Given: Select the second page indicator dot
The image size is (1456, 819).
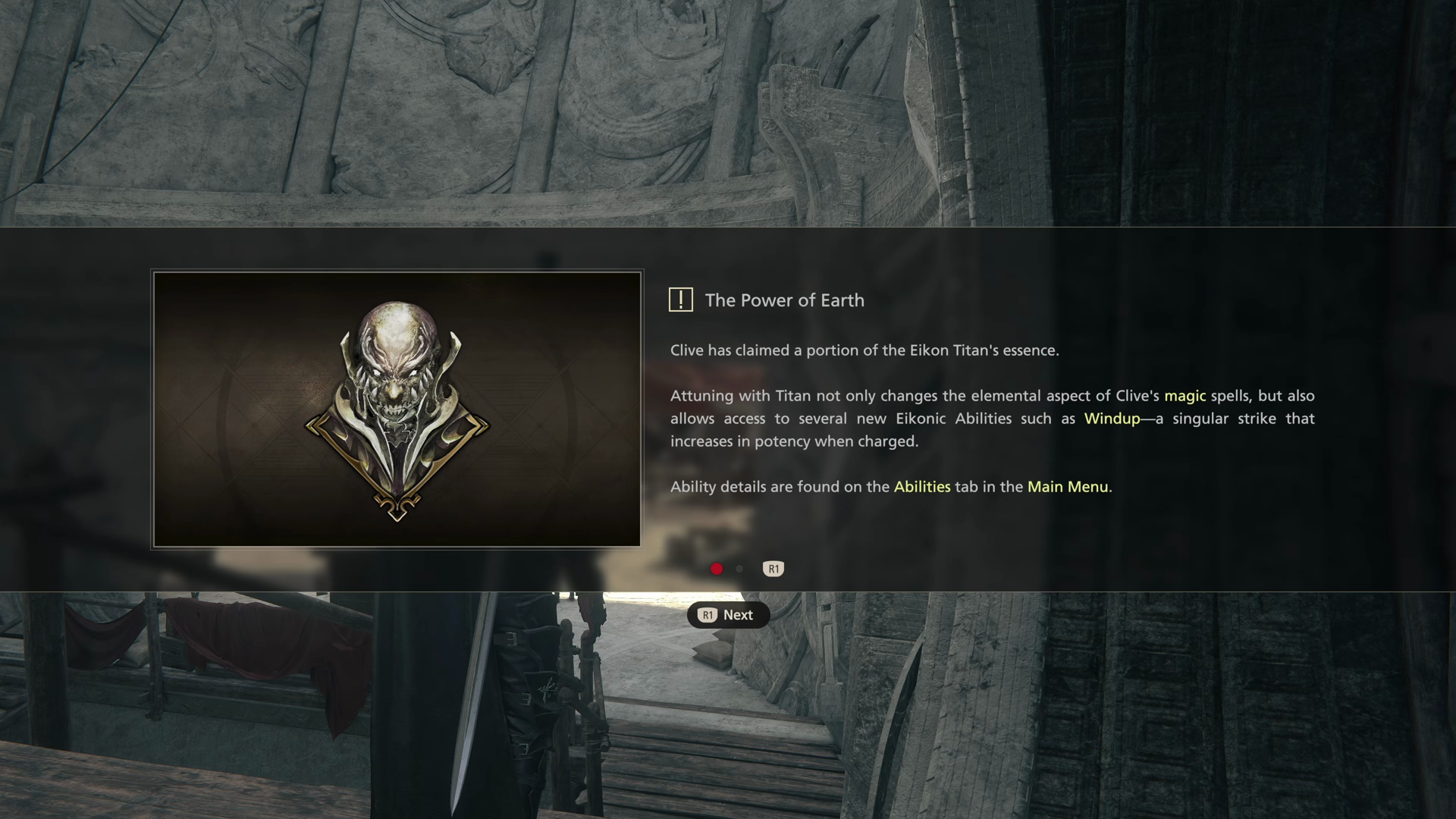Looking at the screenshot, I should (739, 569).
